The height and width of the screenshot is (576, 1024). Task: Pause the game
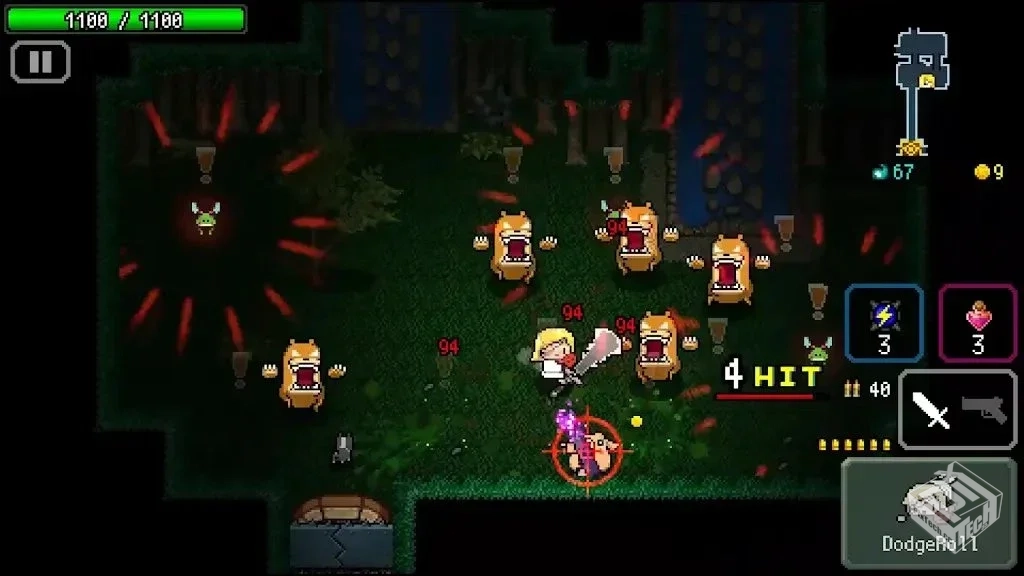pyautogui.click(x=40, y=62)
